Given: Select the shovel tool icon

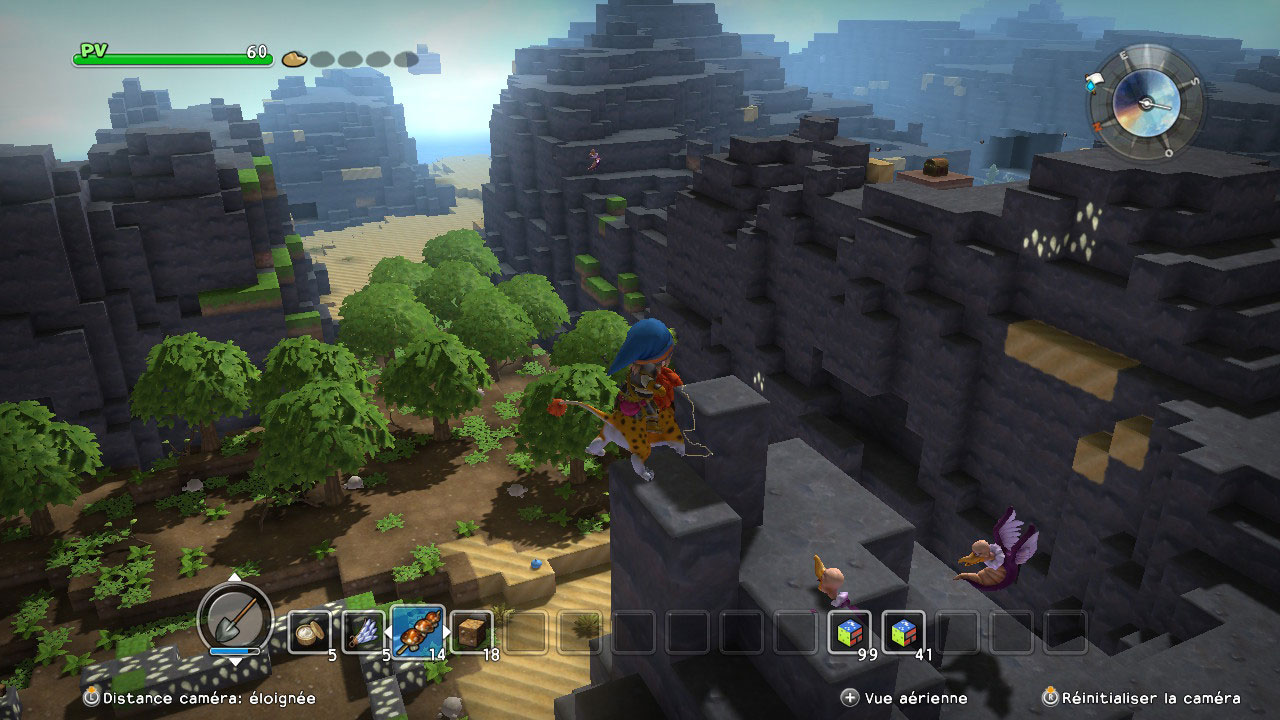Looking at the screenshot, I should click(235, 618).
